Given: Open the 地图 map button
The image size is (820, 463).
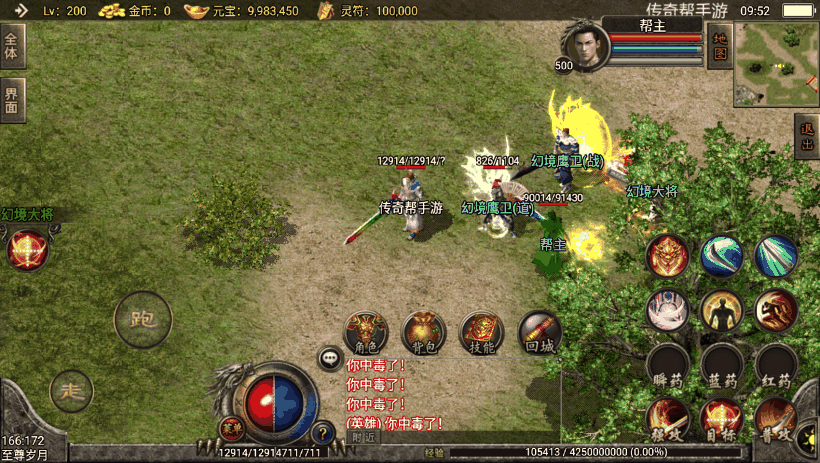Looking at the screenshot, I should tap(719, 46).
